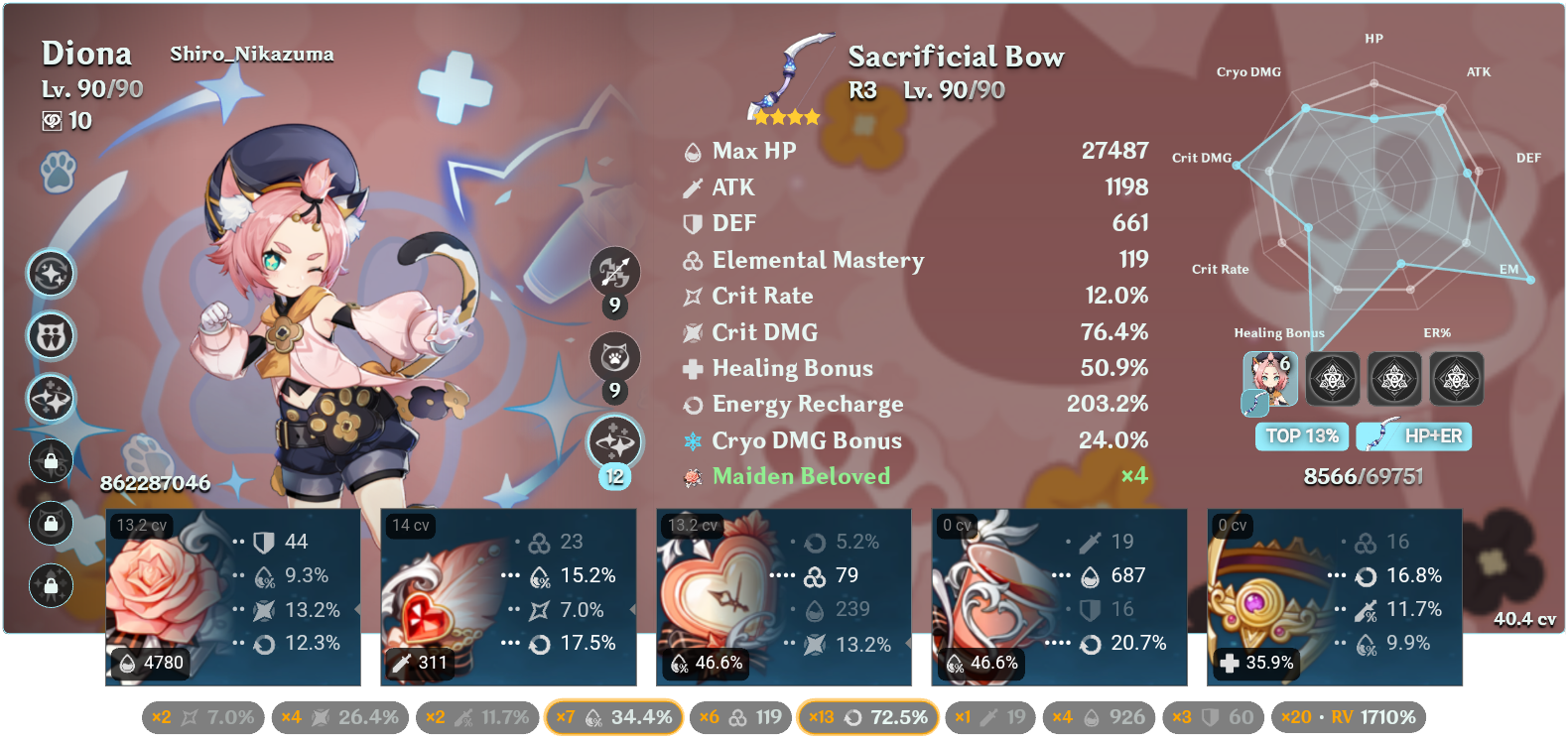Select Diona's party portrait marked with 6

1269,379
